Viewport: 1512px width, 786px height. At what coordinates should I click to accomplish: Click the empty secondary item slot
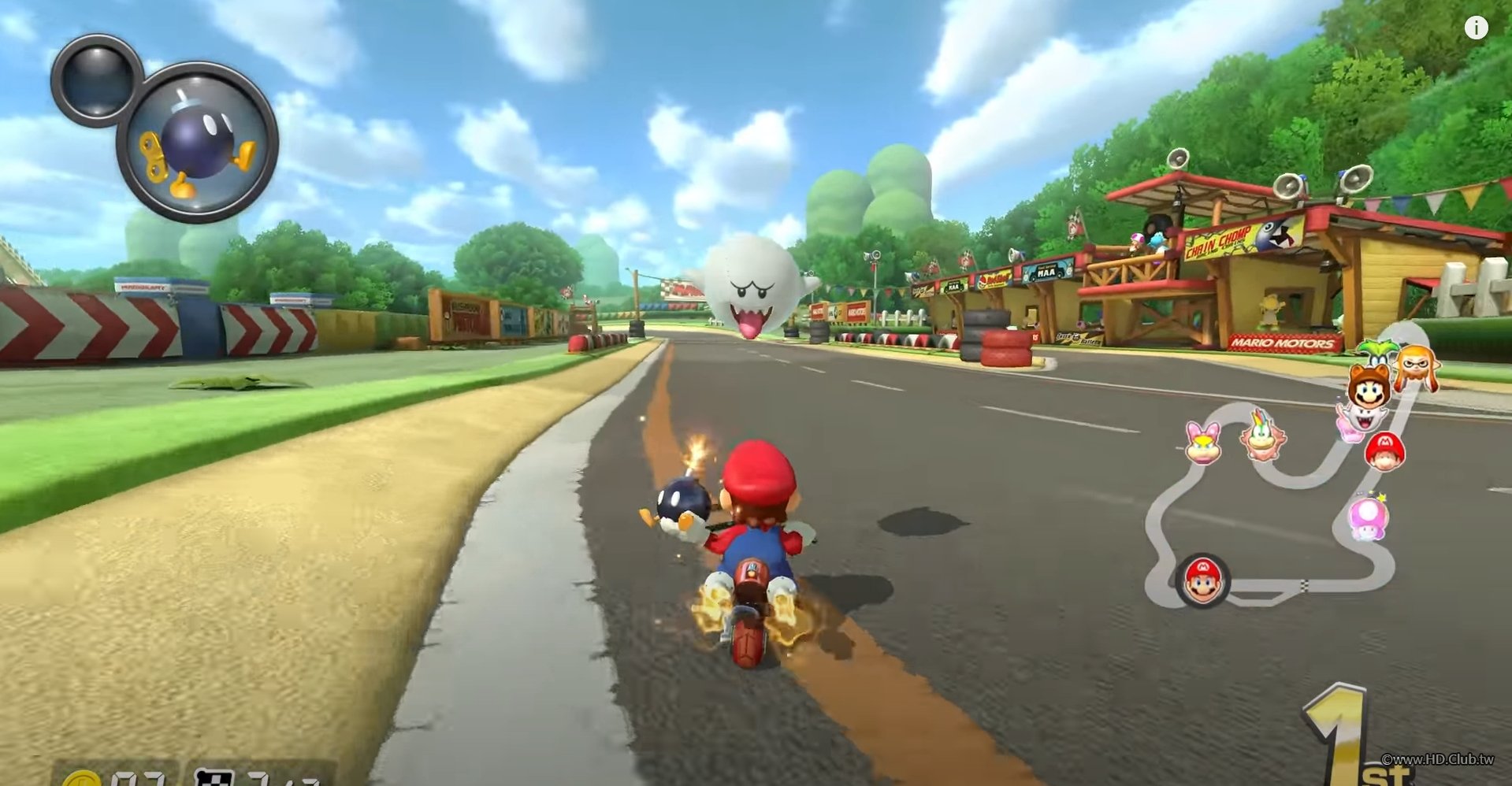click(97, 80)
